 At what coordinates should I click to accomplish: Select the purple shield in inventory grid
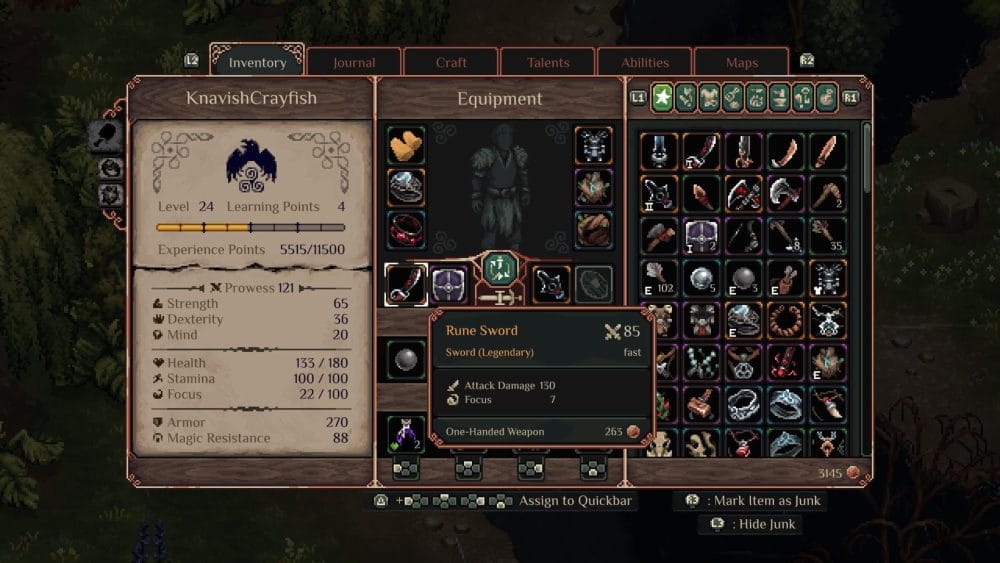[701, 236]
